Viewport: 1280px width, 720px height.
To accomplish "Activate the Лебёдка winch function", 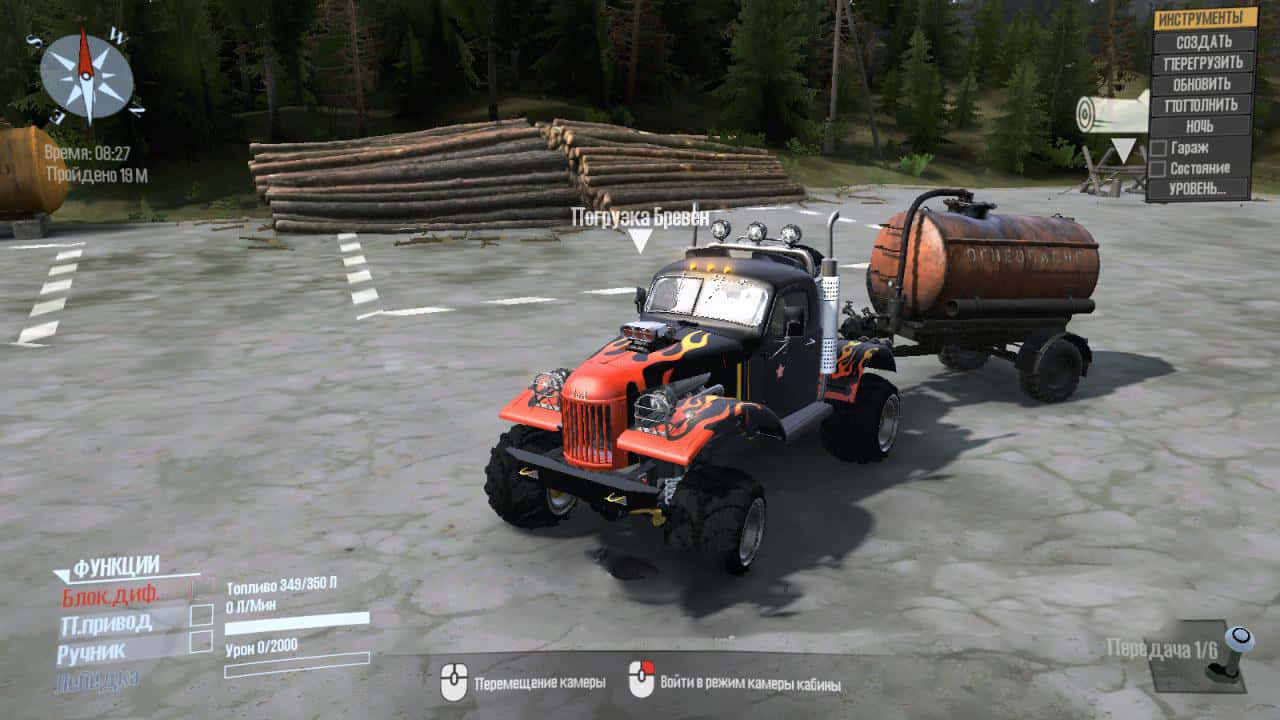I will 98,680.
